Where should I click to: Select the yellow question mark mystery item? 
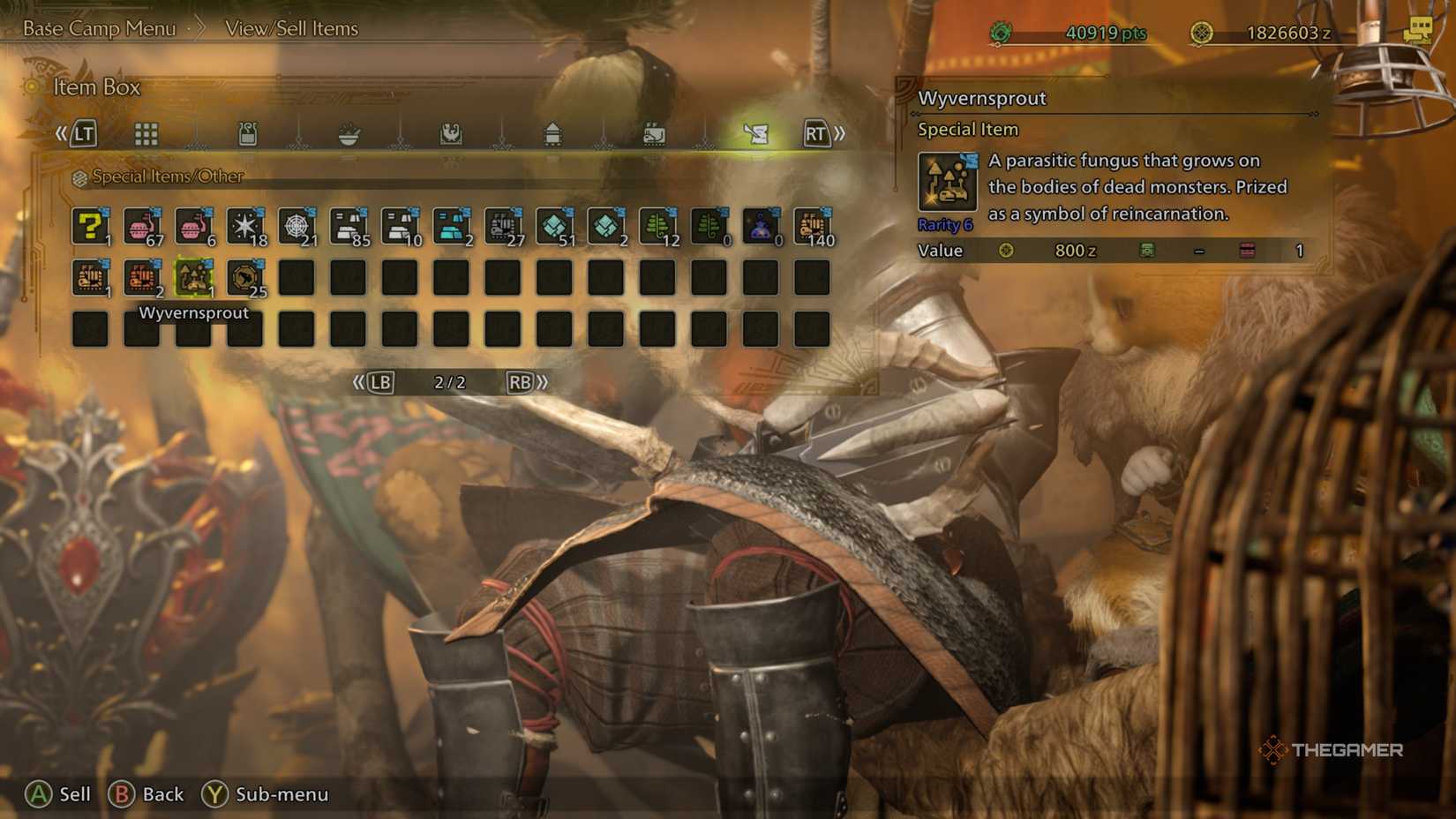pos(88,227)
